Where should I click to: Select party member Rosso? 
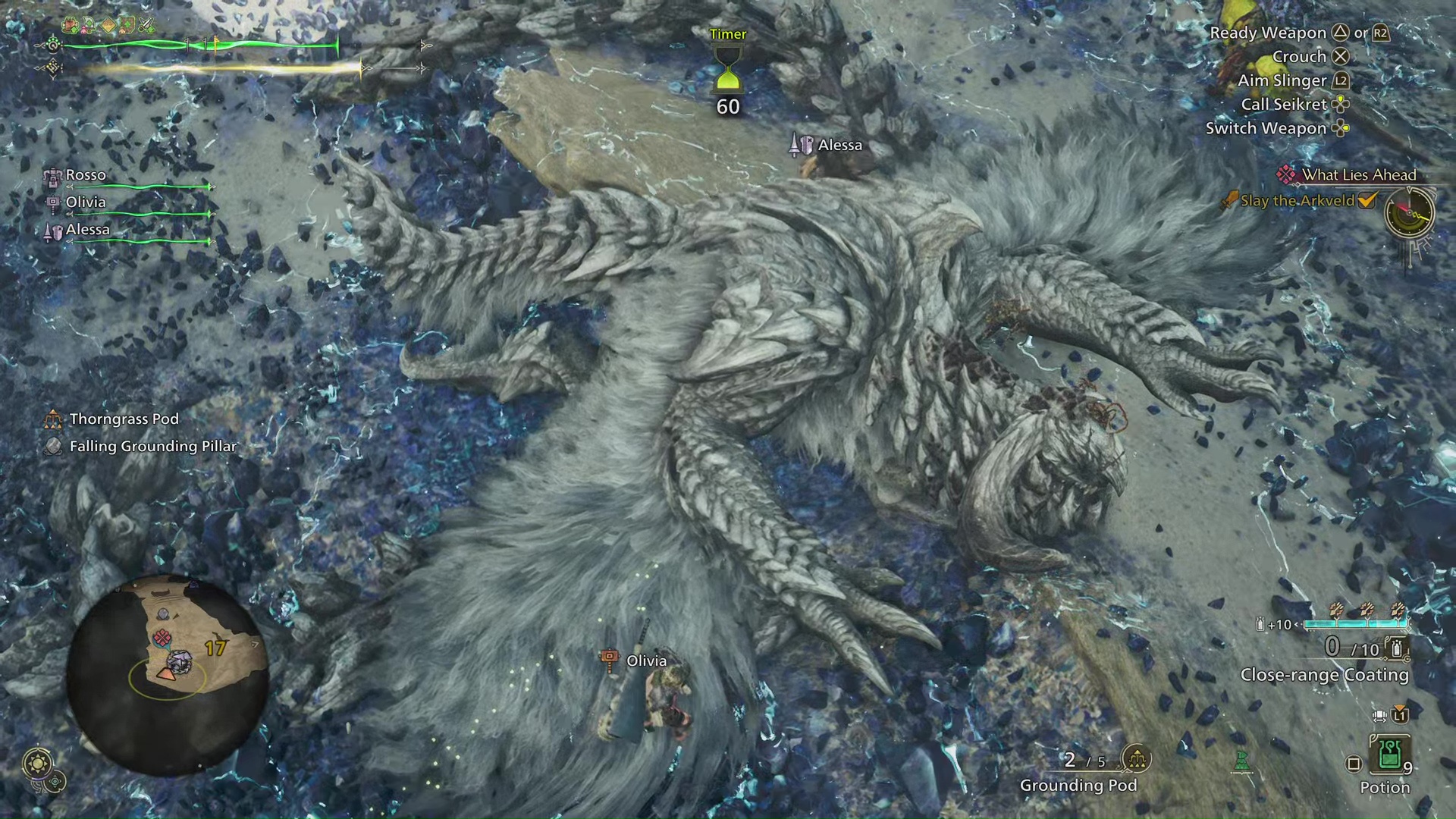pyautogui.click(x=86, y=175)
